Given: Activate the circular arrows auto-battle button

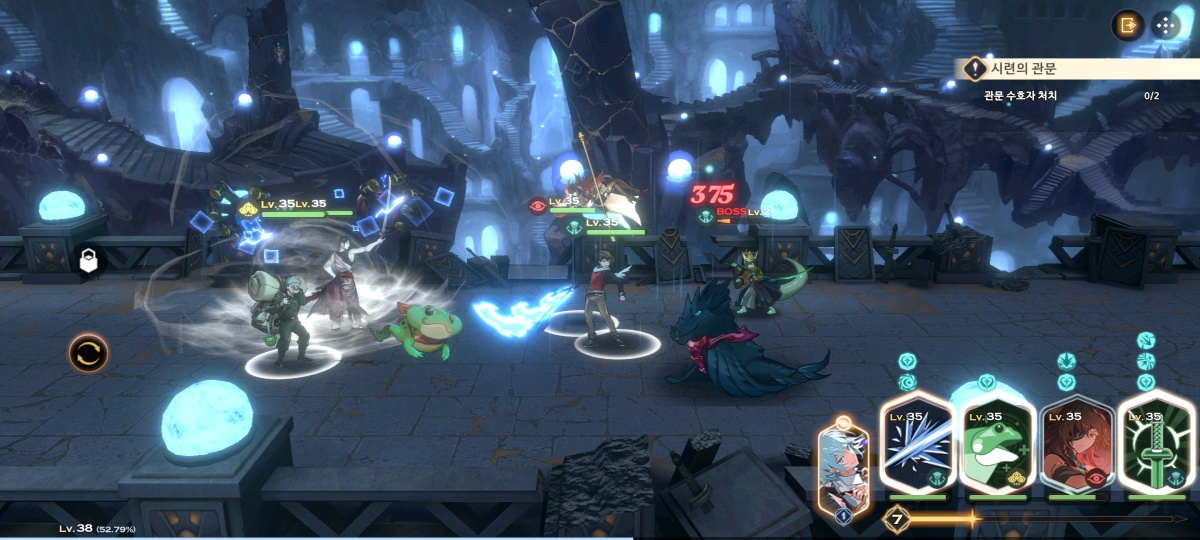Looking at the screenshot, I should pyautogui.click(x=89, y=353).
